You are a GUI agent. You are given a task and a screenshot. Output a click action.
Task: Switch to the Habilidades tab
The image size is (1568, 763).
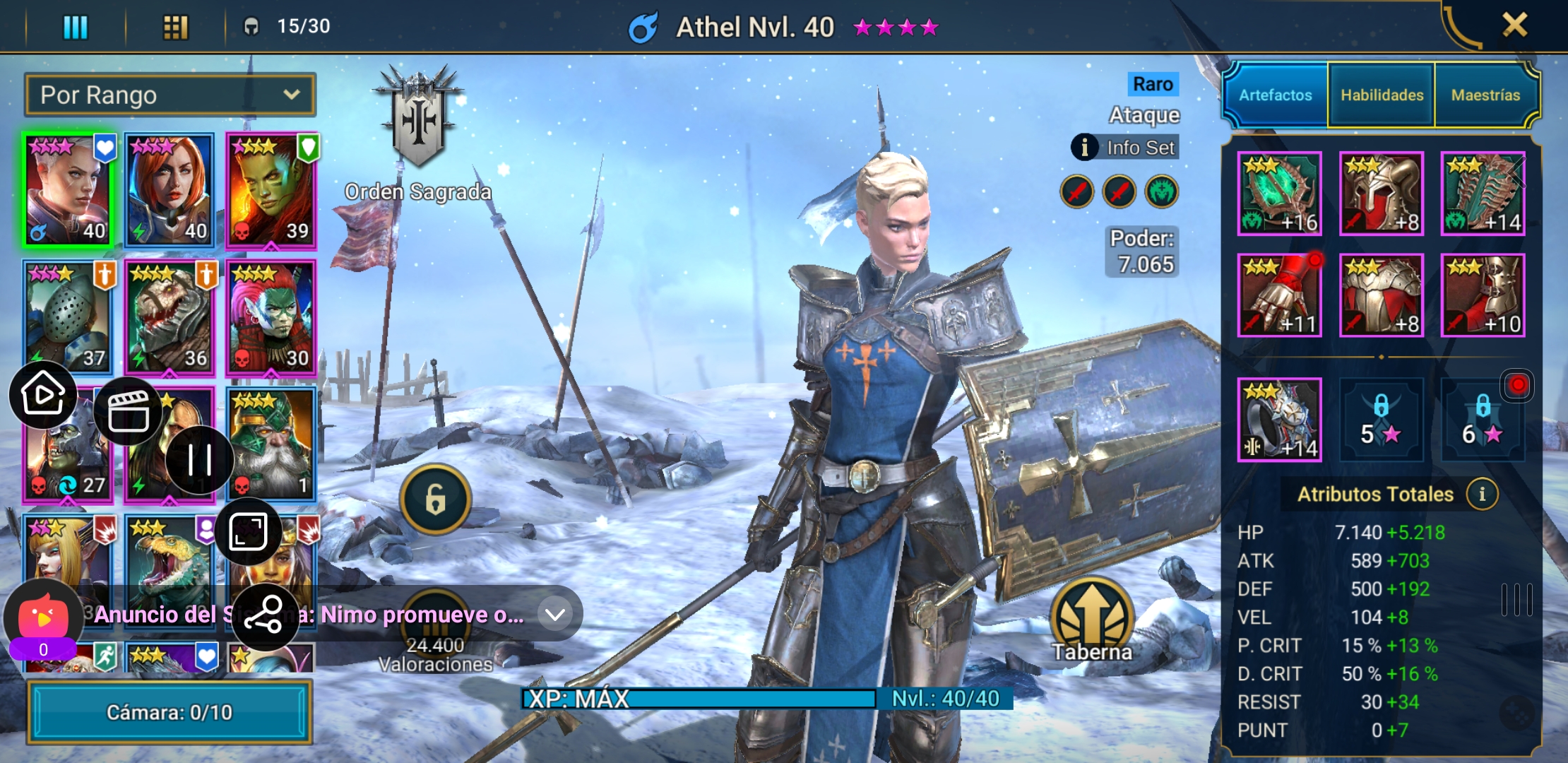click(1382, 95)
